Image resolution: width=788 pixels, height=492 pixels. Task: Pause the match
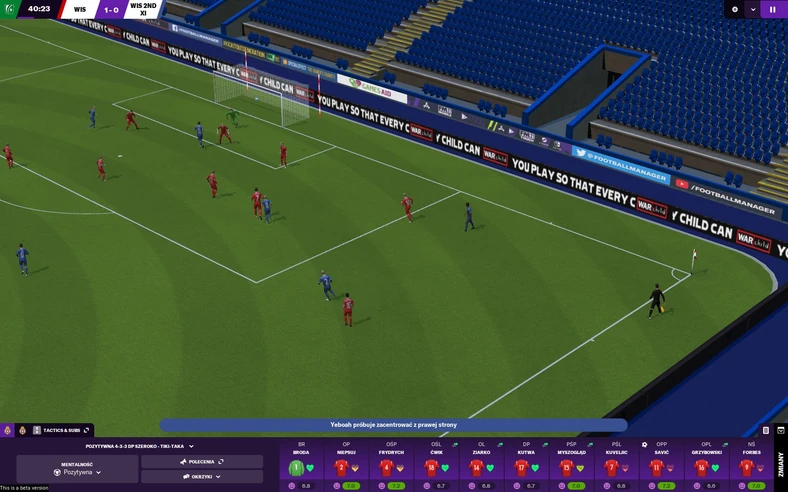772,9
